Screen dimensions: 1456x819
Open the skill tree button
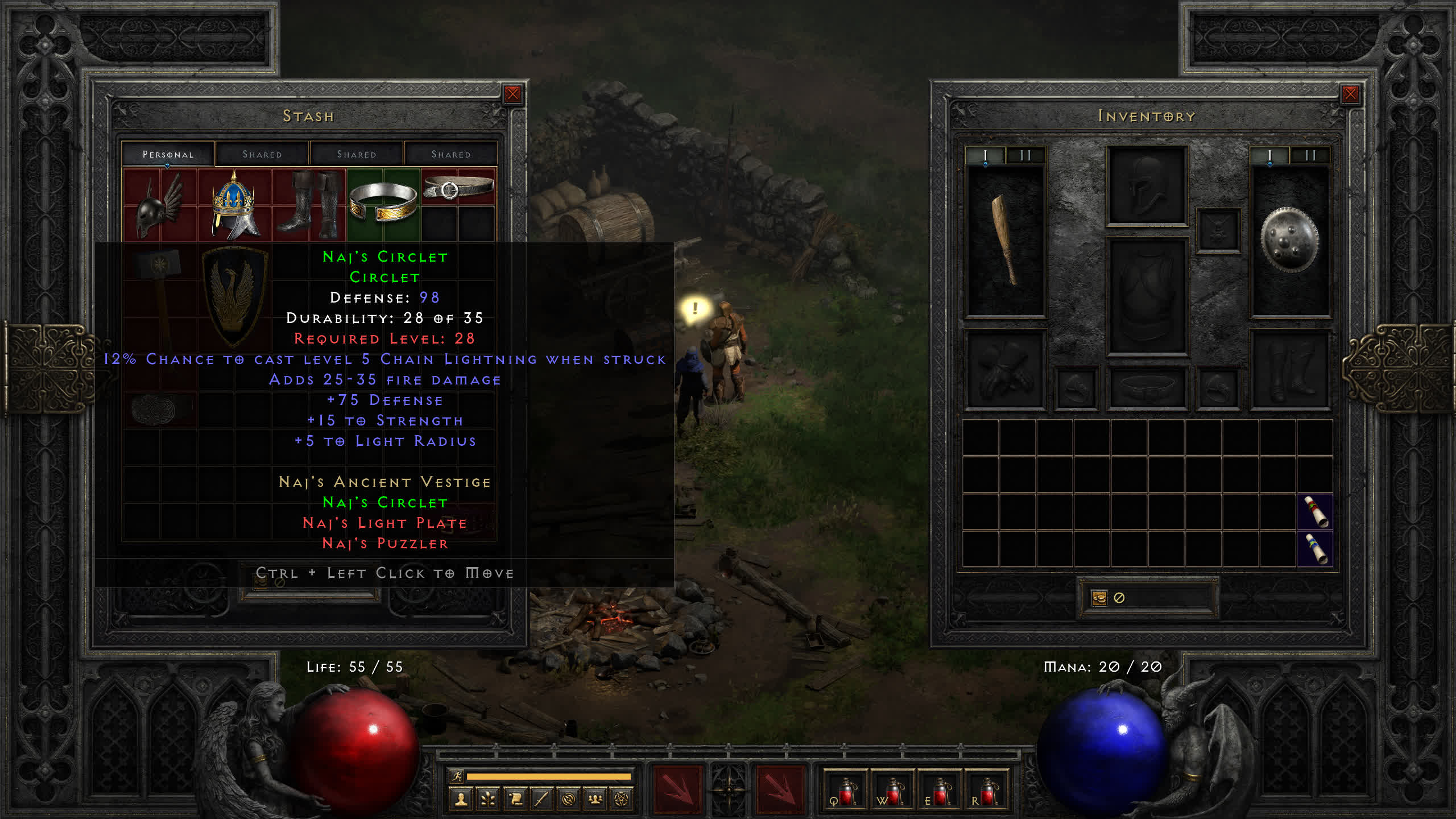click(x=487, y=800)
